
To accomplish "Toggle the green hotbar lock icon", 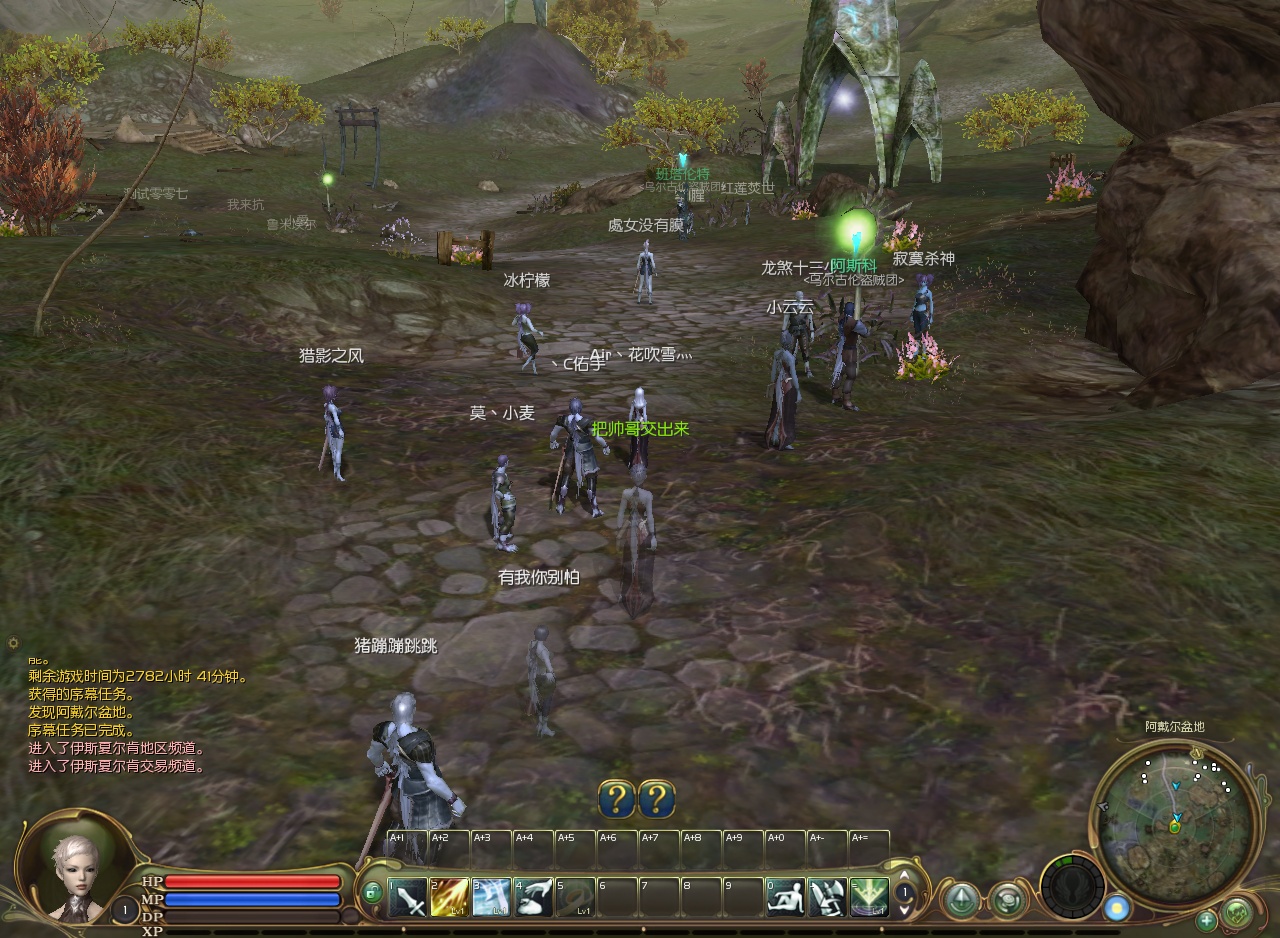I will click(x=372, y=892).
